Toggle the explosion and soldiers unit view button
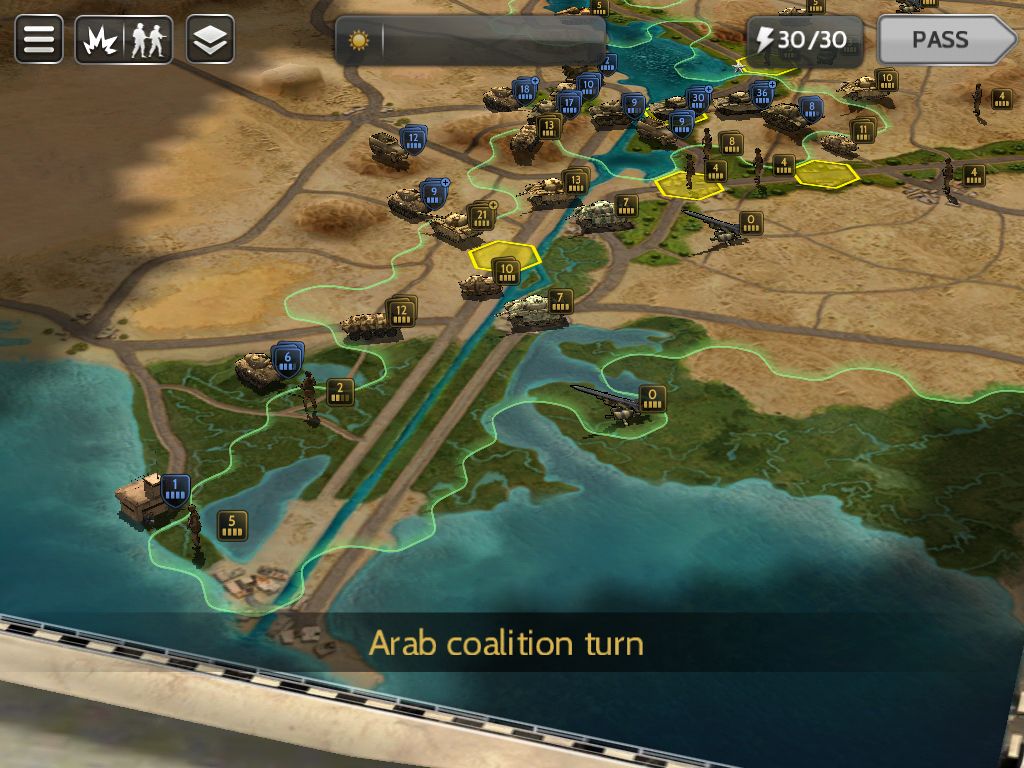1024x768 pixels. pyautogui.click(x=124, y=40)
